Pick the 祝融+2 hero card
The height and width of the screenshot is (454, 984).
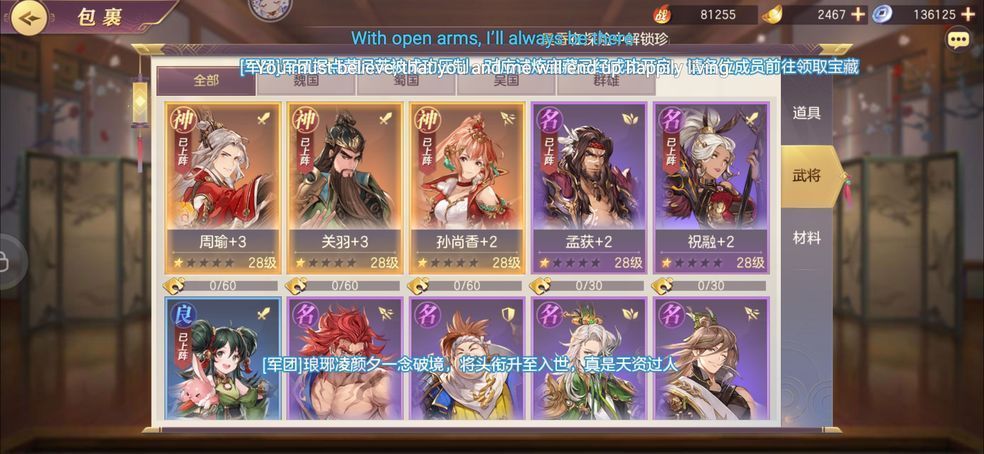pos(711,188)
